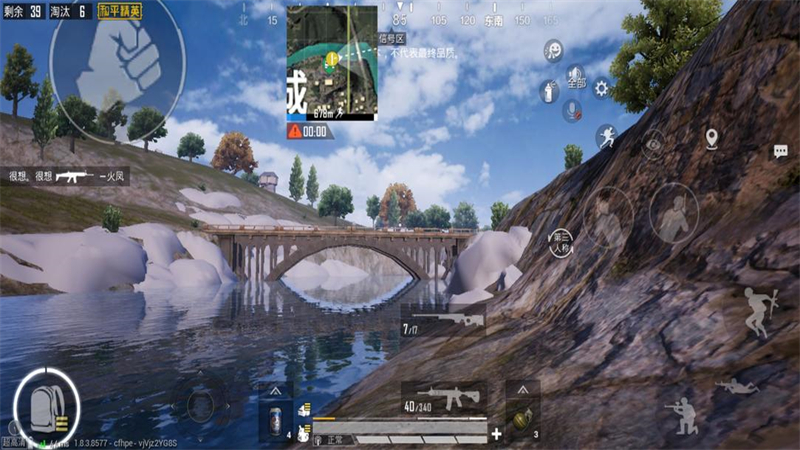The image size is (800, 450).
Task: Open the settings gear
Action: tap(601, 88)
